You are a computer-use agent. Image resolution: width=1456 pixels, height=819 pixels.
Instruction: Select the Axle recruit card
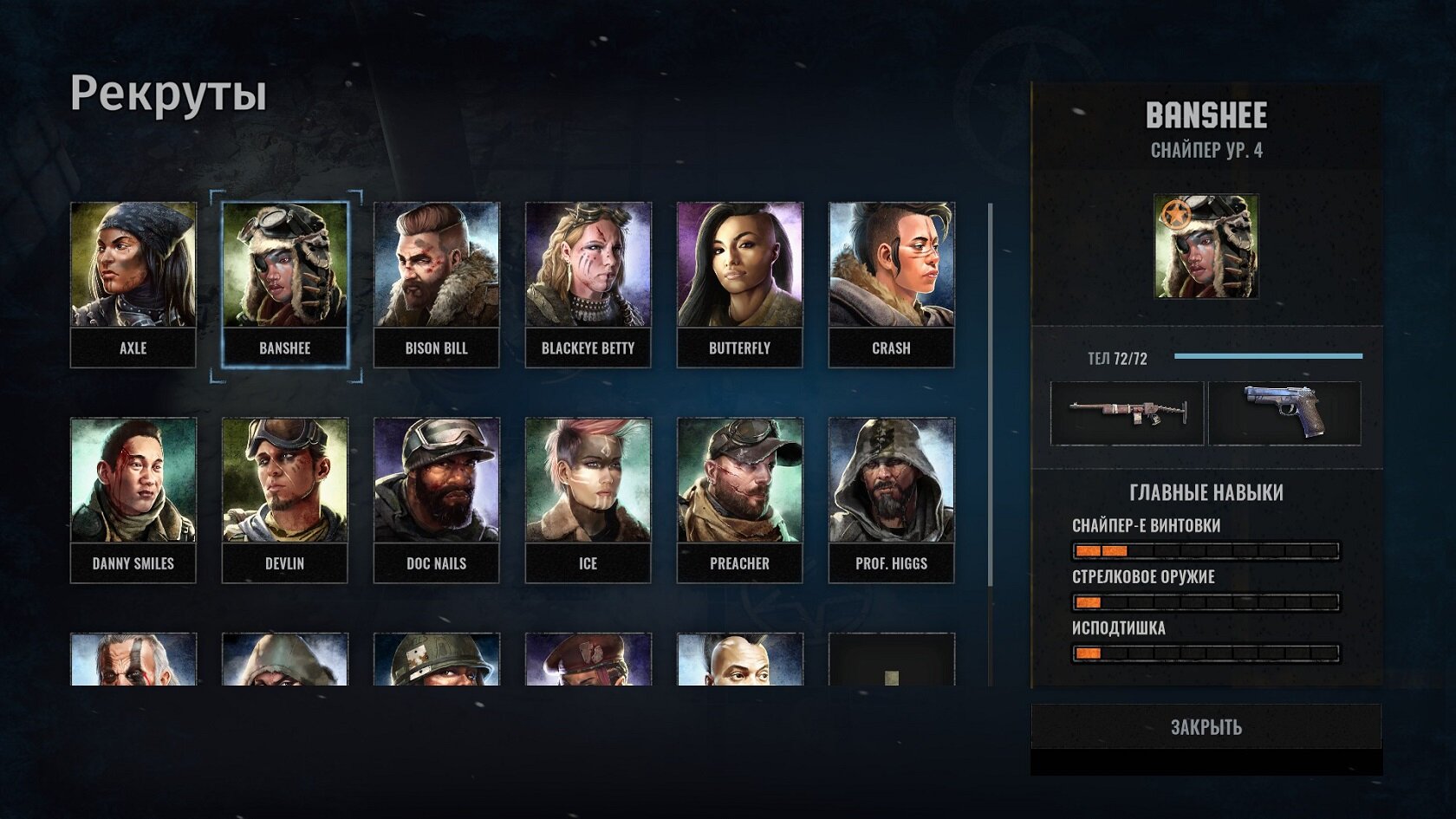[133, 283]
